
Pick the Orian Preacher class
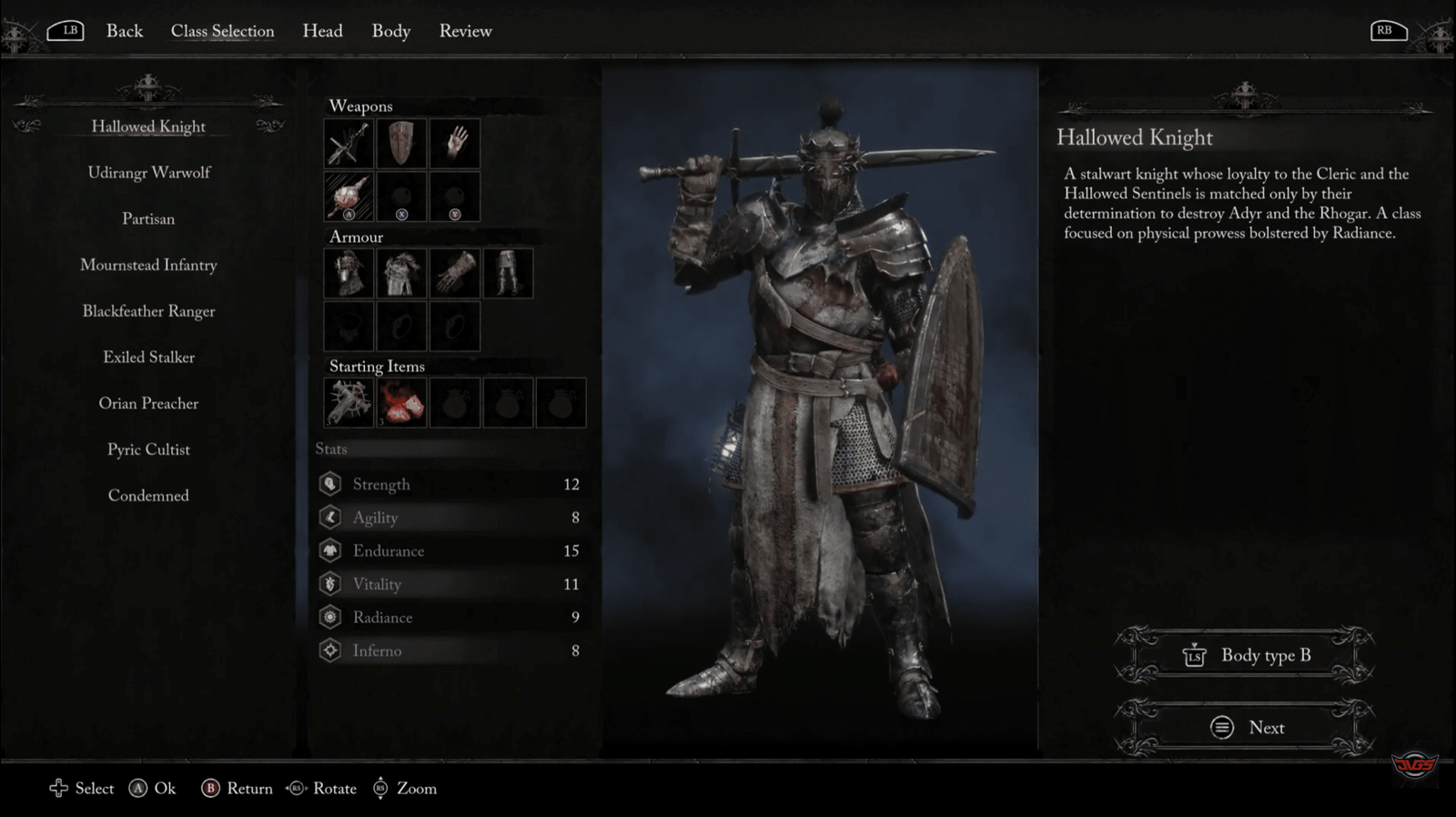point(148,403)
